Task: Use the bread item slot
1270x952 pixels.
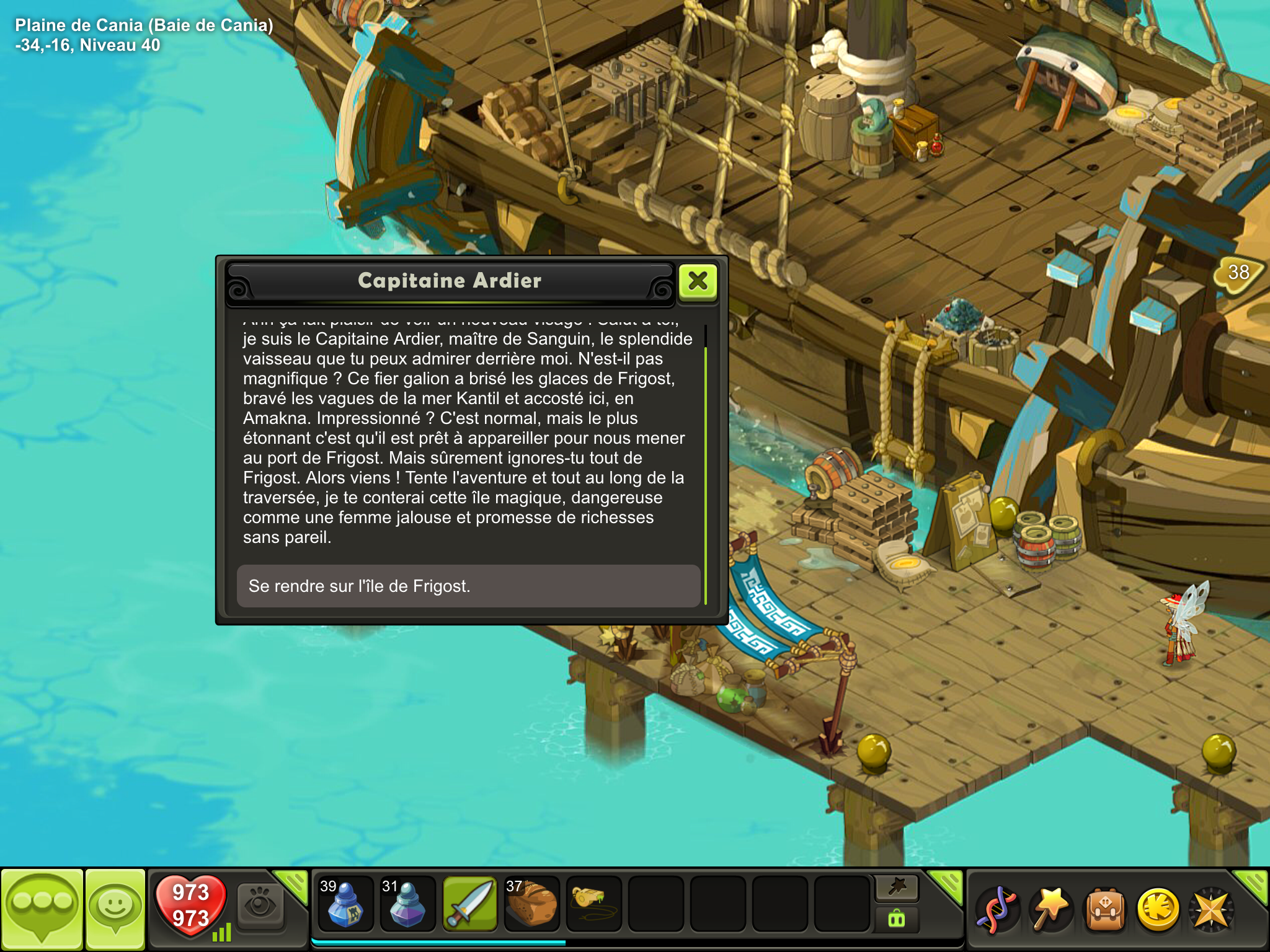Action: (532, 904)
